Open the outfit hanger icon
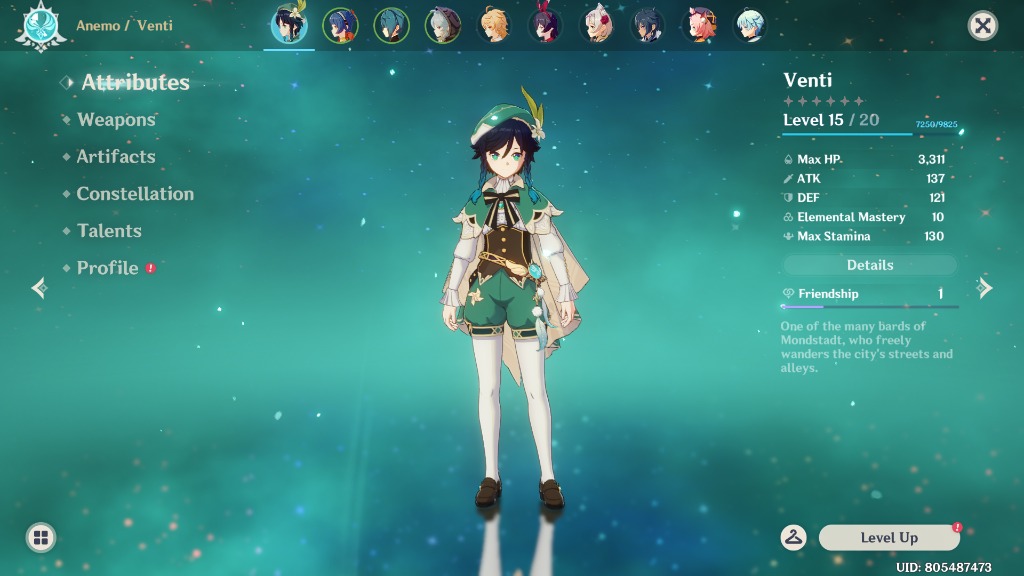Image resolution: width=1024 pixels, height=576 pixels. click(794, 538)
